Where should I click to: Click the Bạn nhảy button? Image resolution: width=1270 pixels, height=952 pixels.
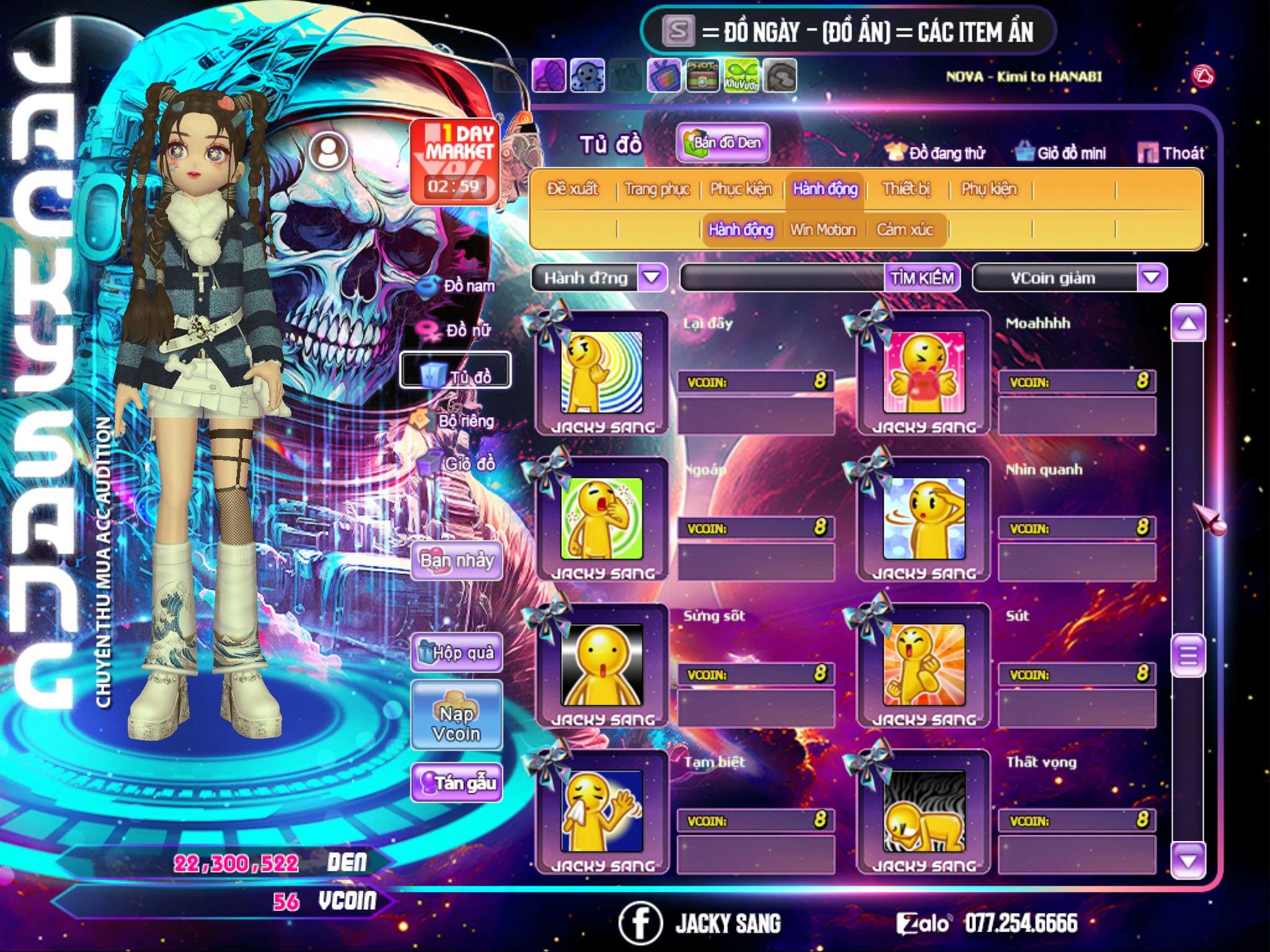456,561
